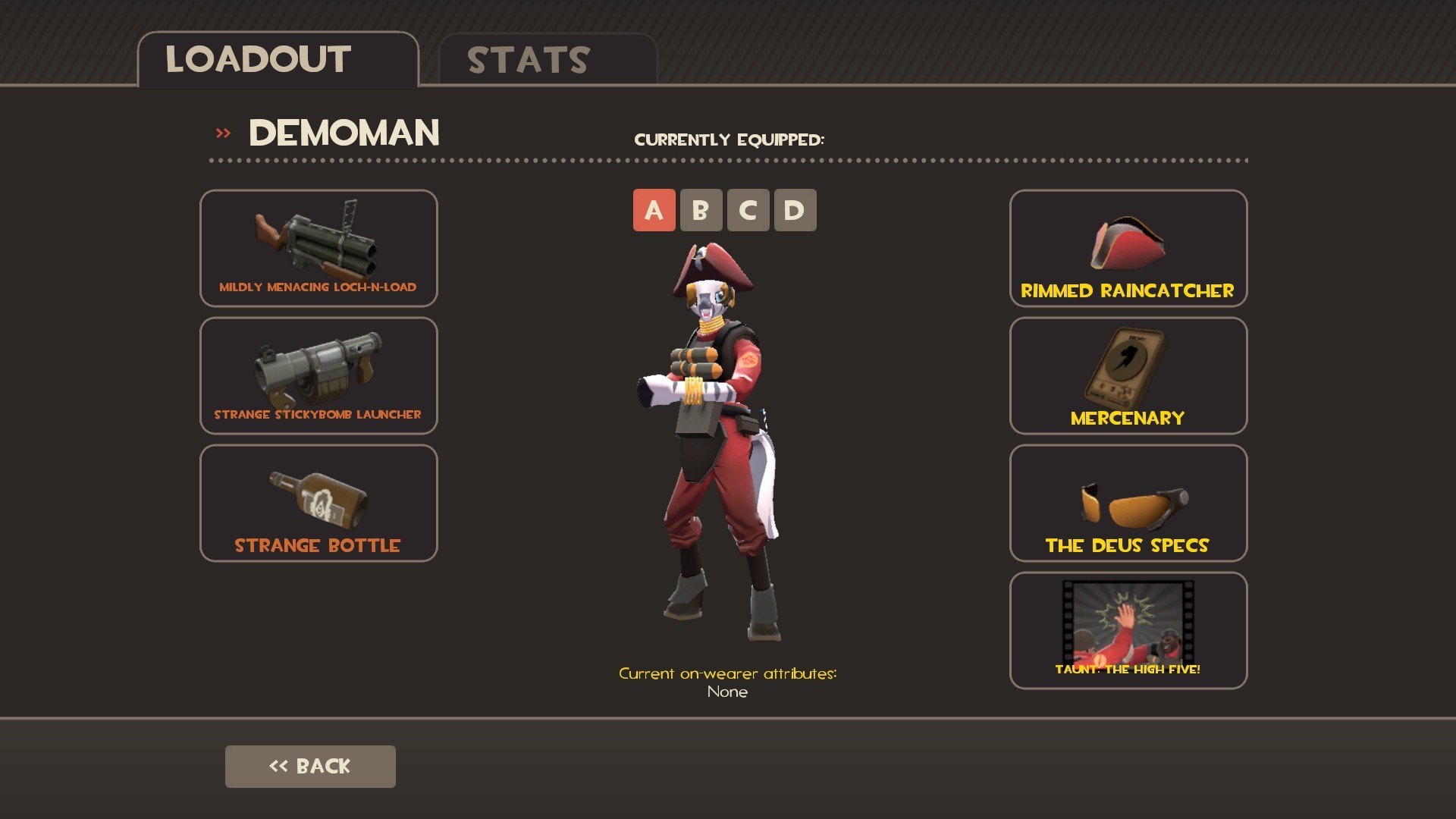Click the Mercenary badge slot
This screenshot has width=1456, height=819.
point(1128,375)
